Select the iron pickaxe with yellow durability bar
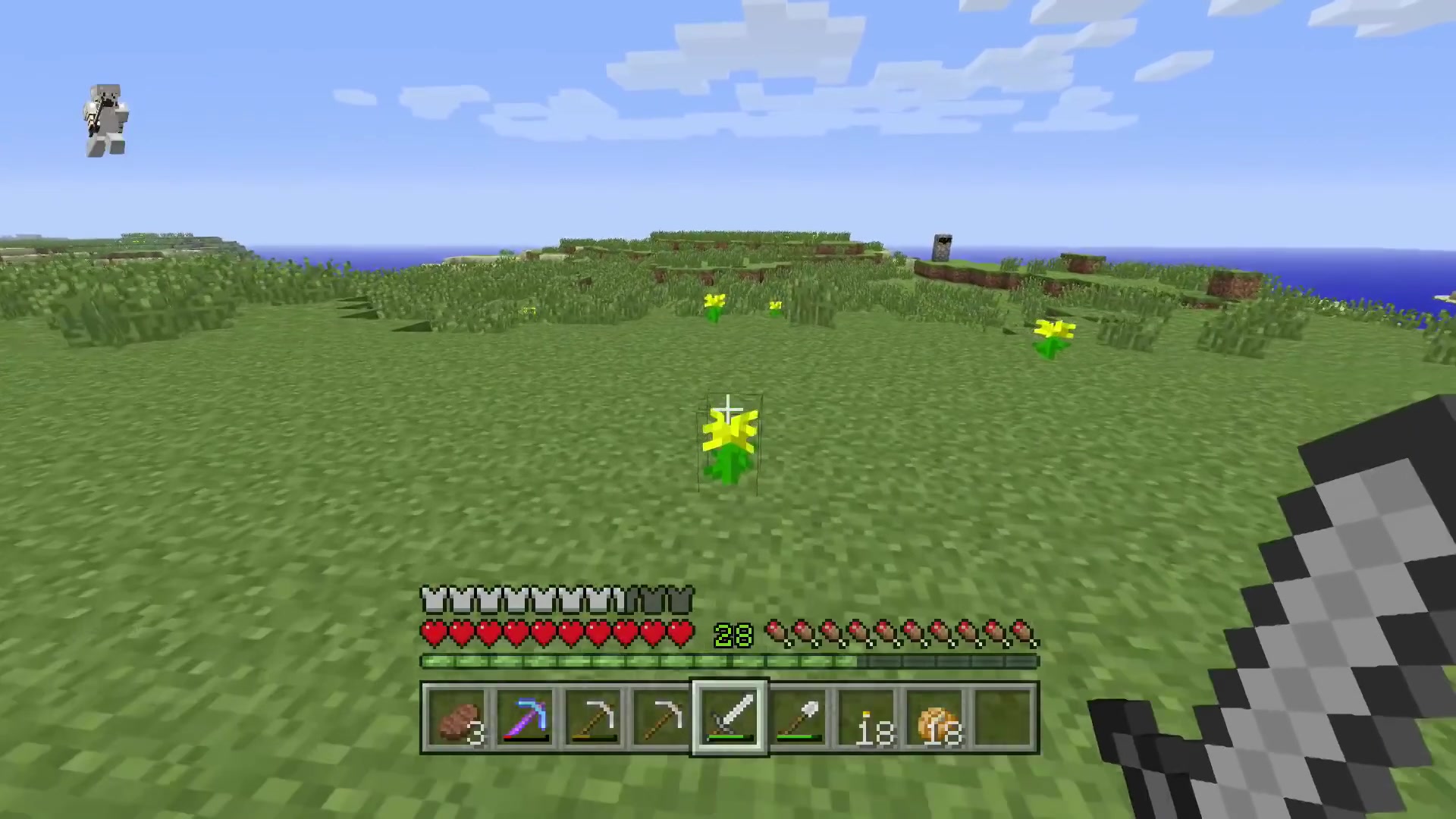 click(594, 718)
